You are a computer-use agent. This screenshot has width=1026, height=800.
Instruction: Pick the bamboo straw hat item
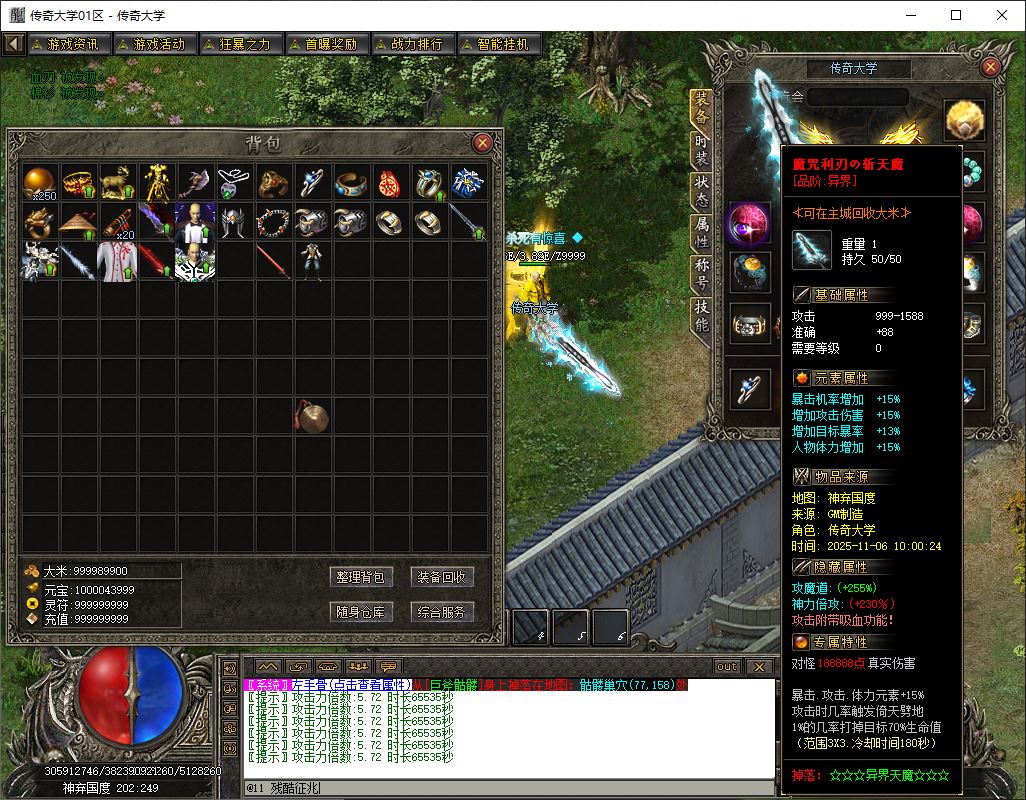tap(80, 221)
